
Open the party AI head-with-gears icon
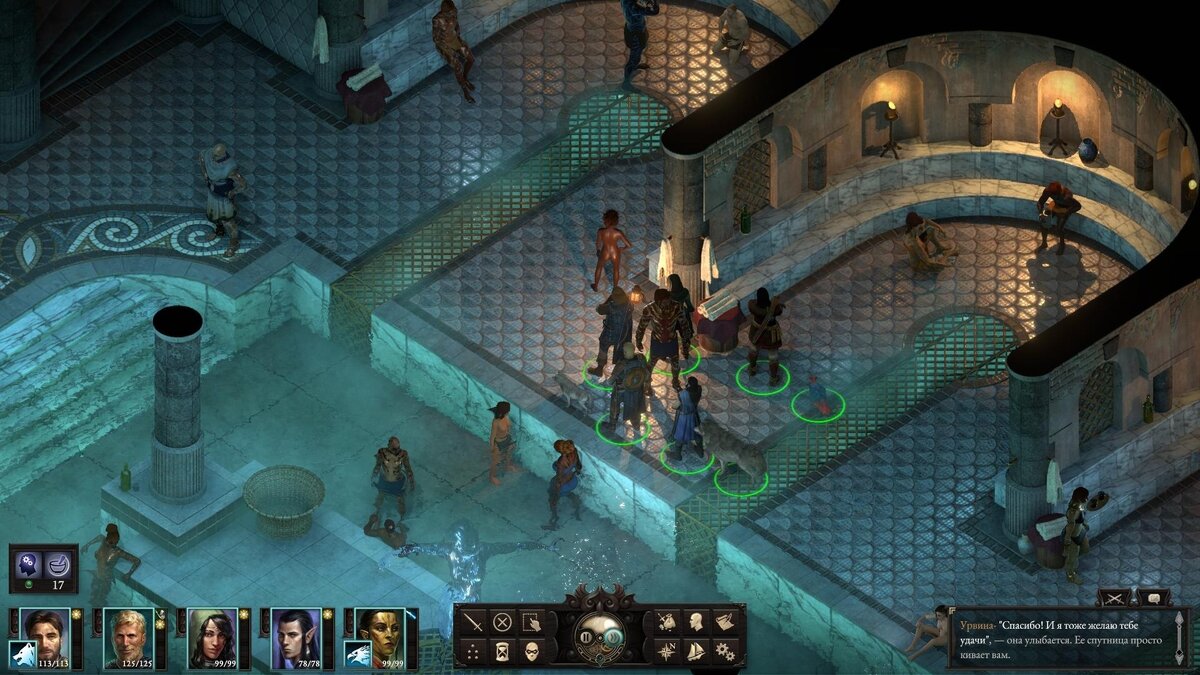pyautogui.click(x=27, y=568)
